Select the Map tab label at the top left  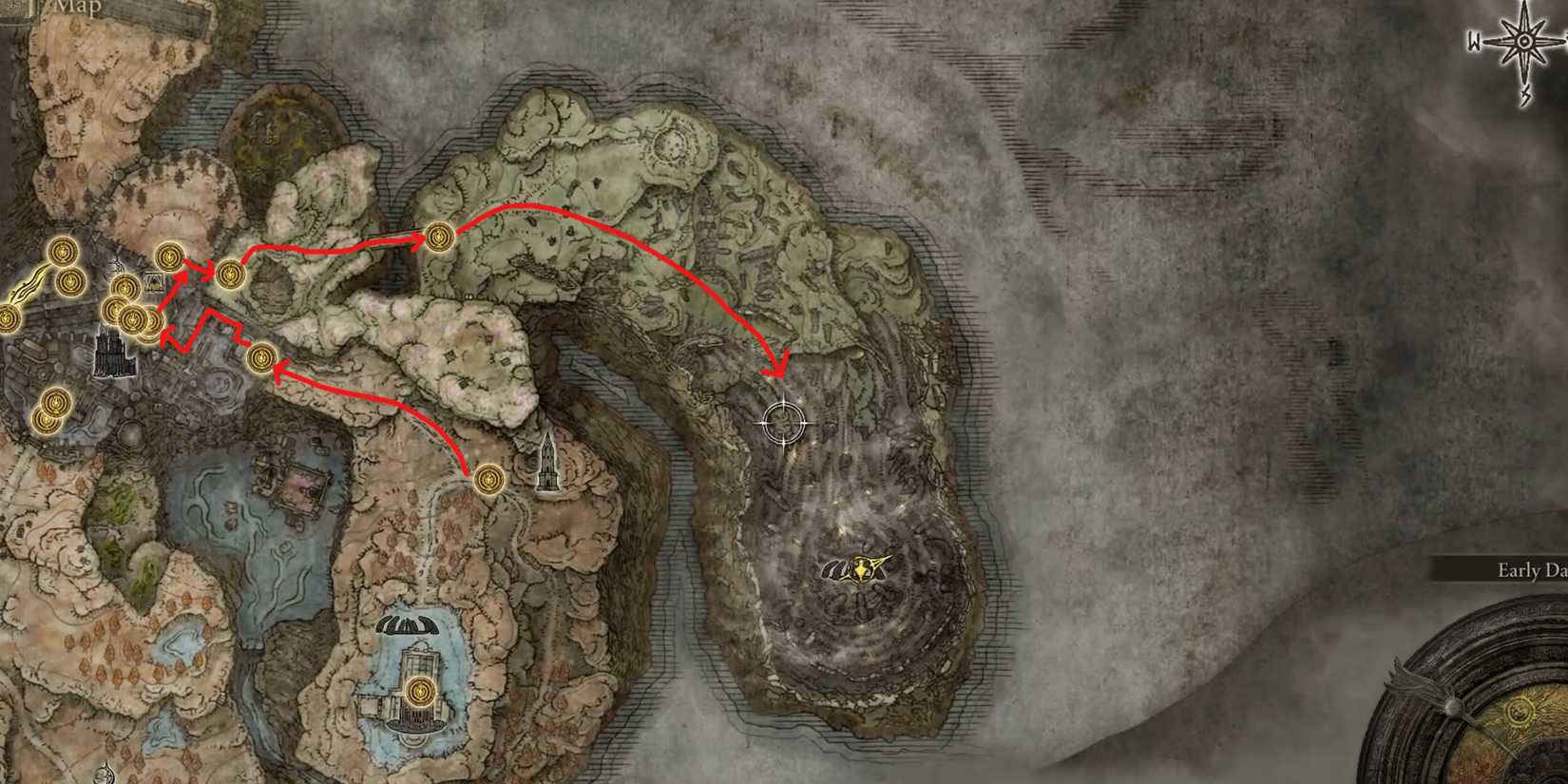81,8
